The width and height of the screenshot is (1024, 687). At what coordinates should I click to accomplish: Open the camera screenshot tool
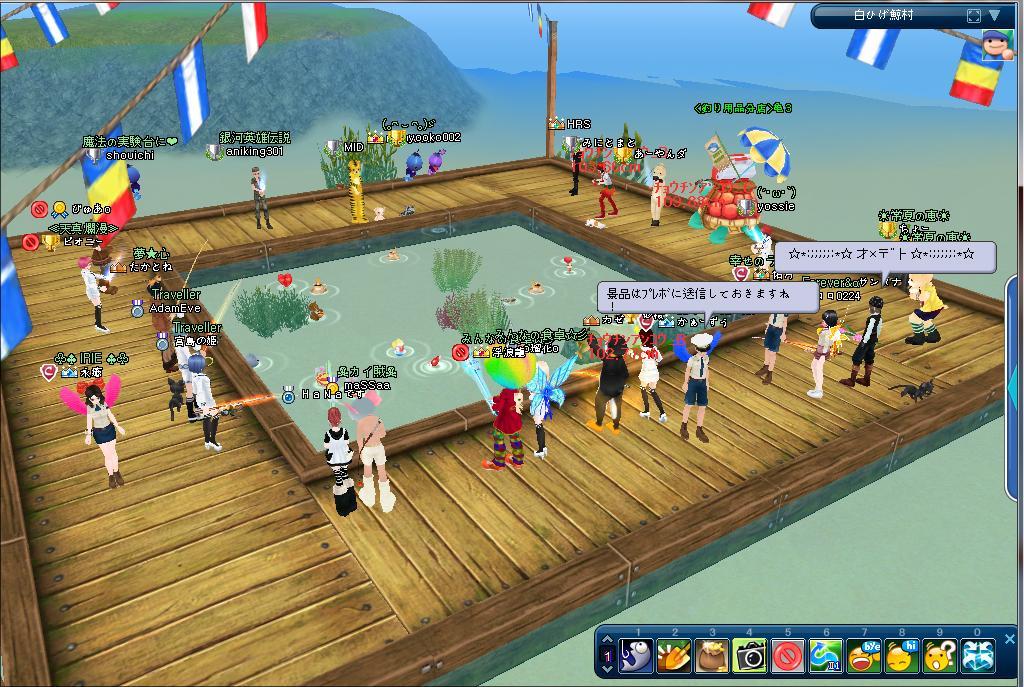coord(750,656)
